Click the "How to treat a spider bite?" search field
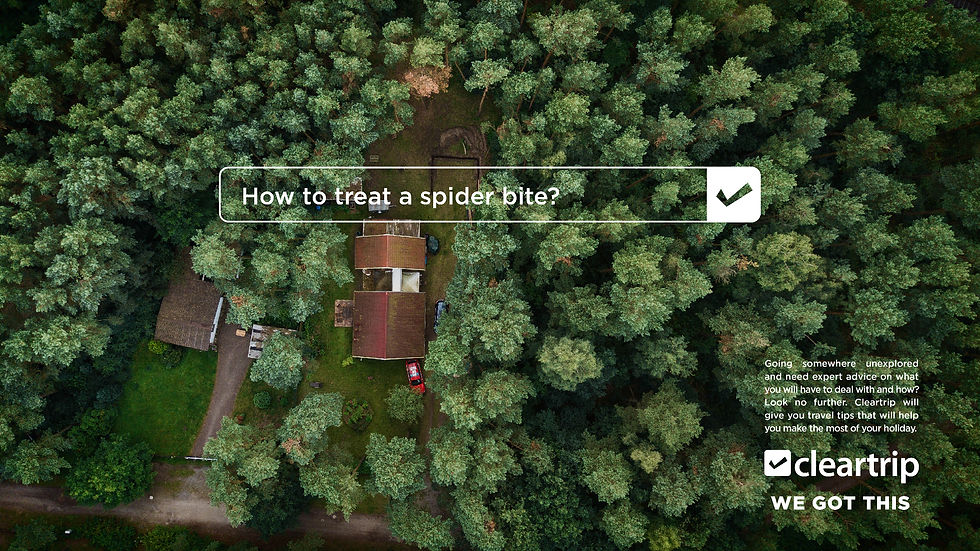Image resolution: width=980 pixels, height=551 pixels. 462,195
